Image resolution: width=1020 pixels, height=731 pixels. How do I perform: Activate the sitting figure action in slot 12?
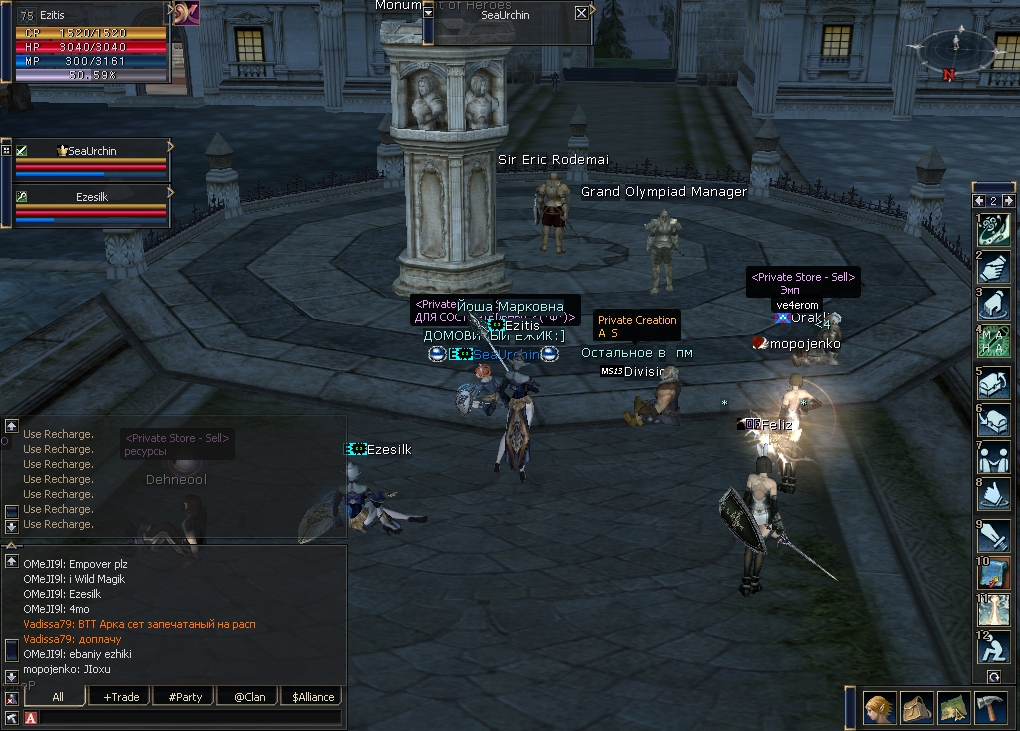tap(993, 648)
